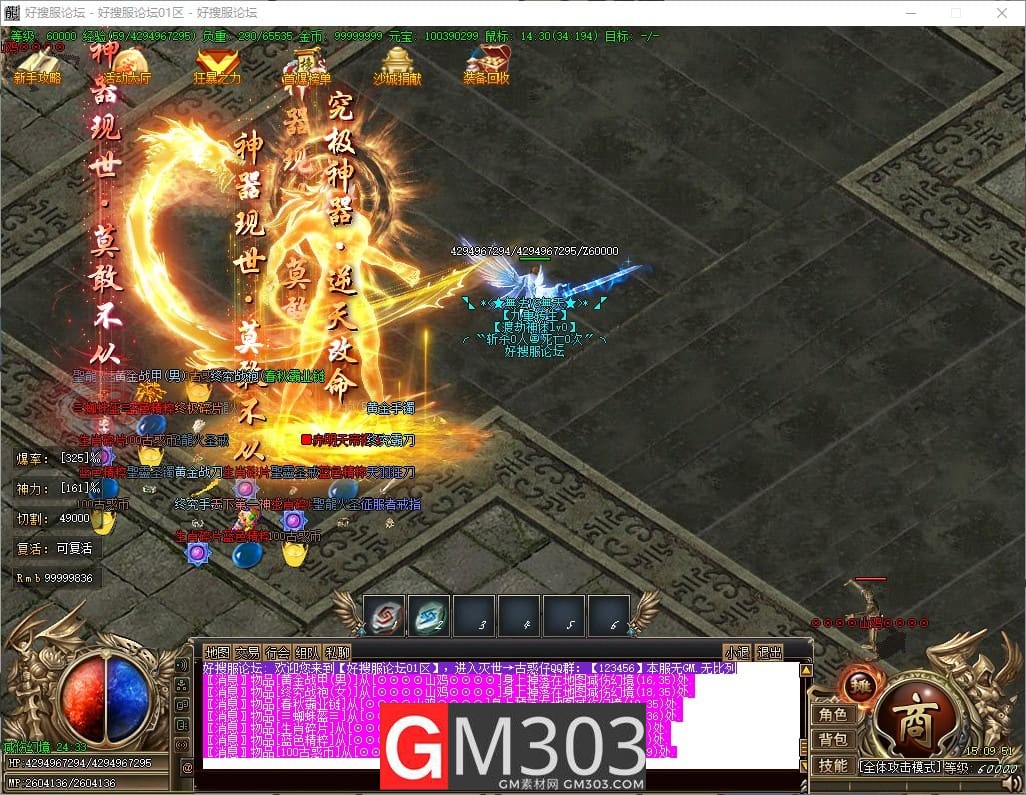Switch to the 行会 guild tab
The image size is (1026, 795).
click(278, 652)
